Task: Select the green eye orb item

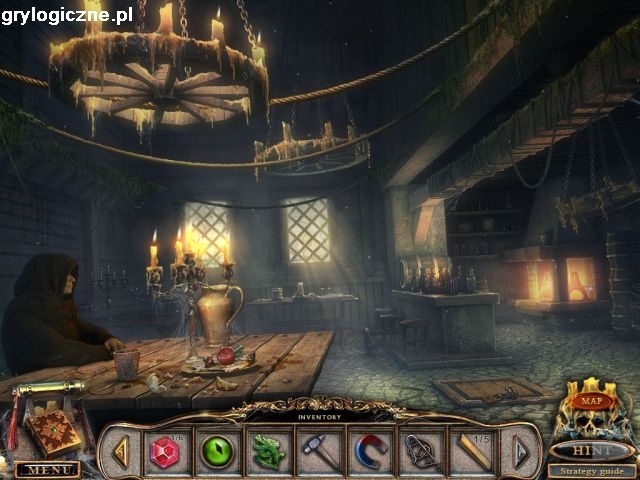Action: click(216, 452)
